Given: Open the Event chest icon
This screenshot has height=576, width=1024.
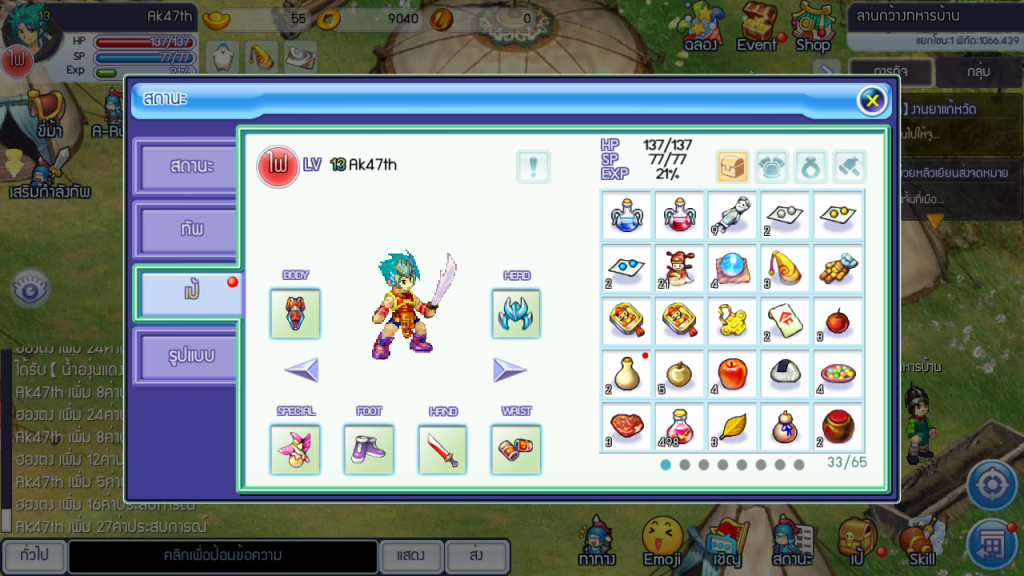Looking at the screenshot, I should coord(757,28).
